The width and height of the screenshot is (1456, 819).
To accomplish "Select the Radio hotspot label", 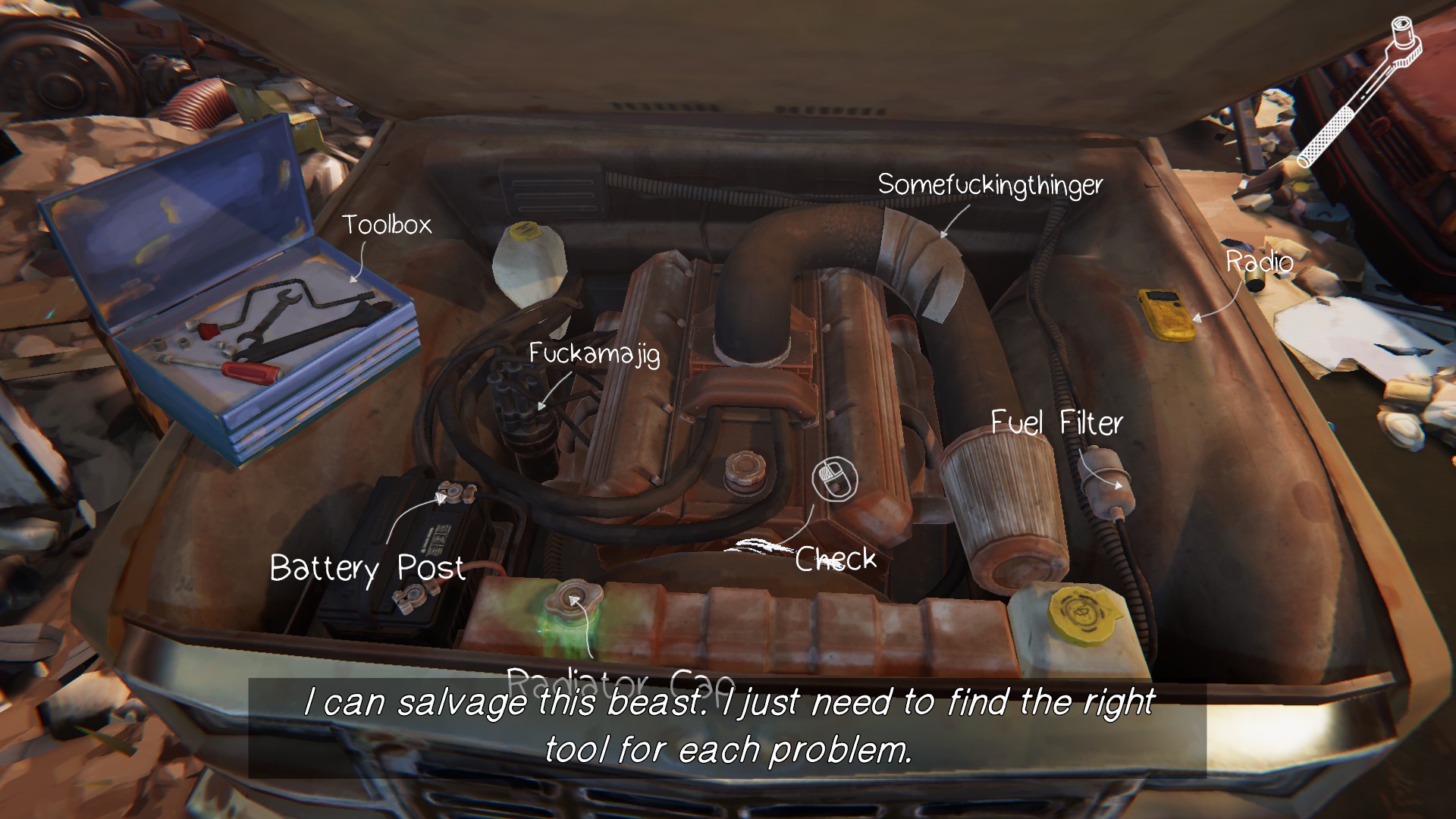I will [x=1260, y=262].
